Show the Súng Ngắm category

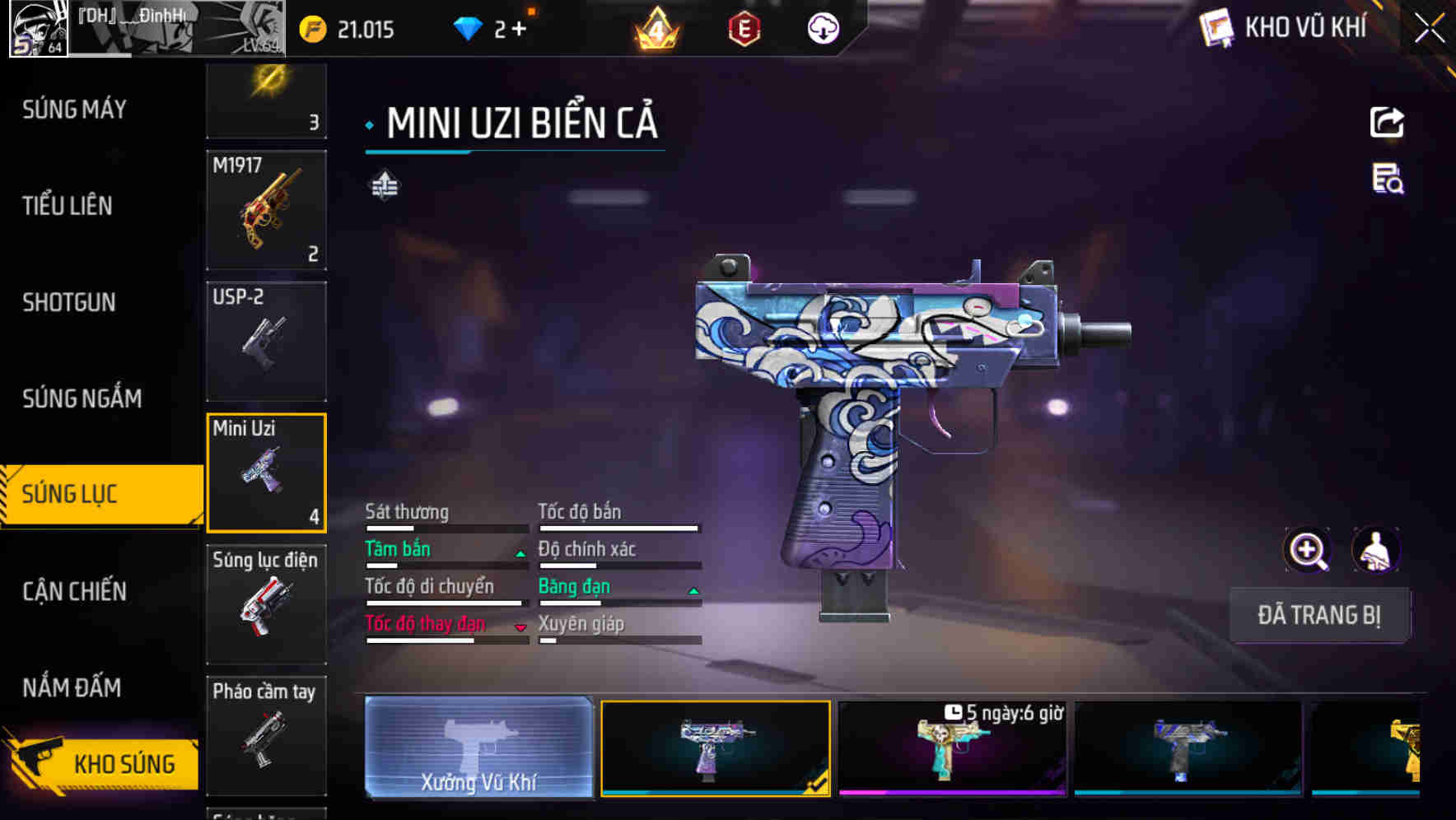(82, 398)
